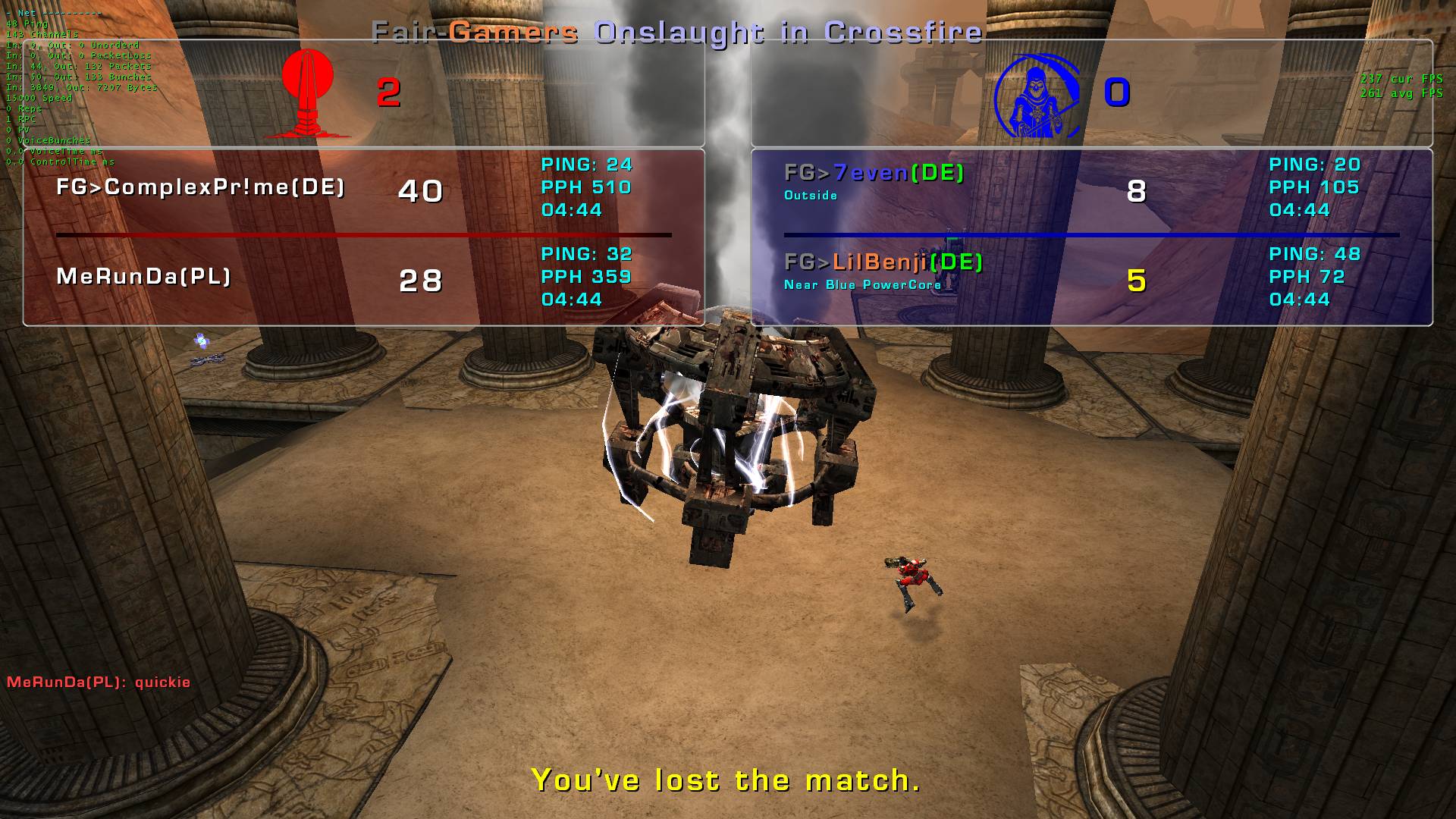This screenshot has height=819, width=1456.
Task: Click the red team emblem
Action: click(x=308, y=94)
